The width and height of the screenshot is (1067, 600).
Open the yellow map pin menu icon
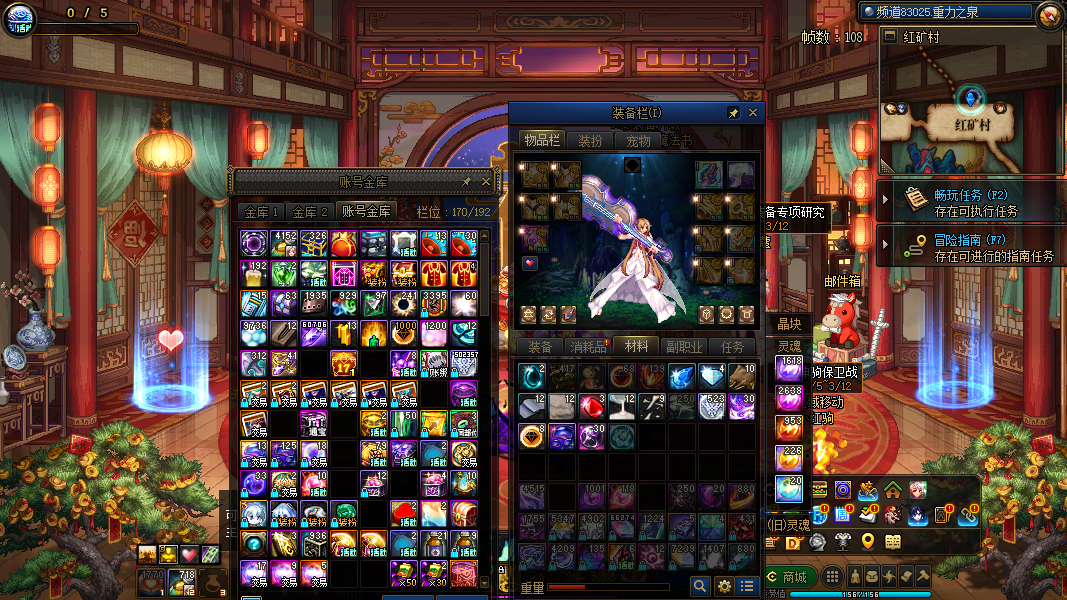point(868,542)
